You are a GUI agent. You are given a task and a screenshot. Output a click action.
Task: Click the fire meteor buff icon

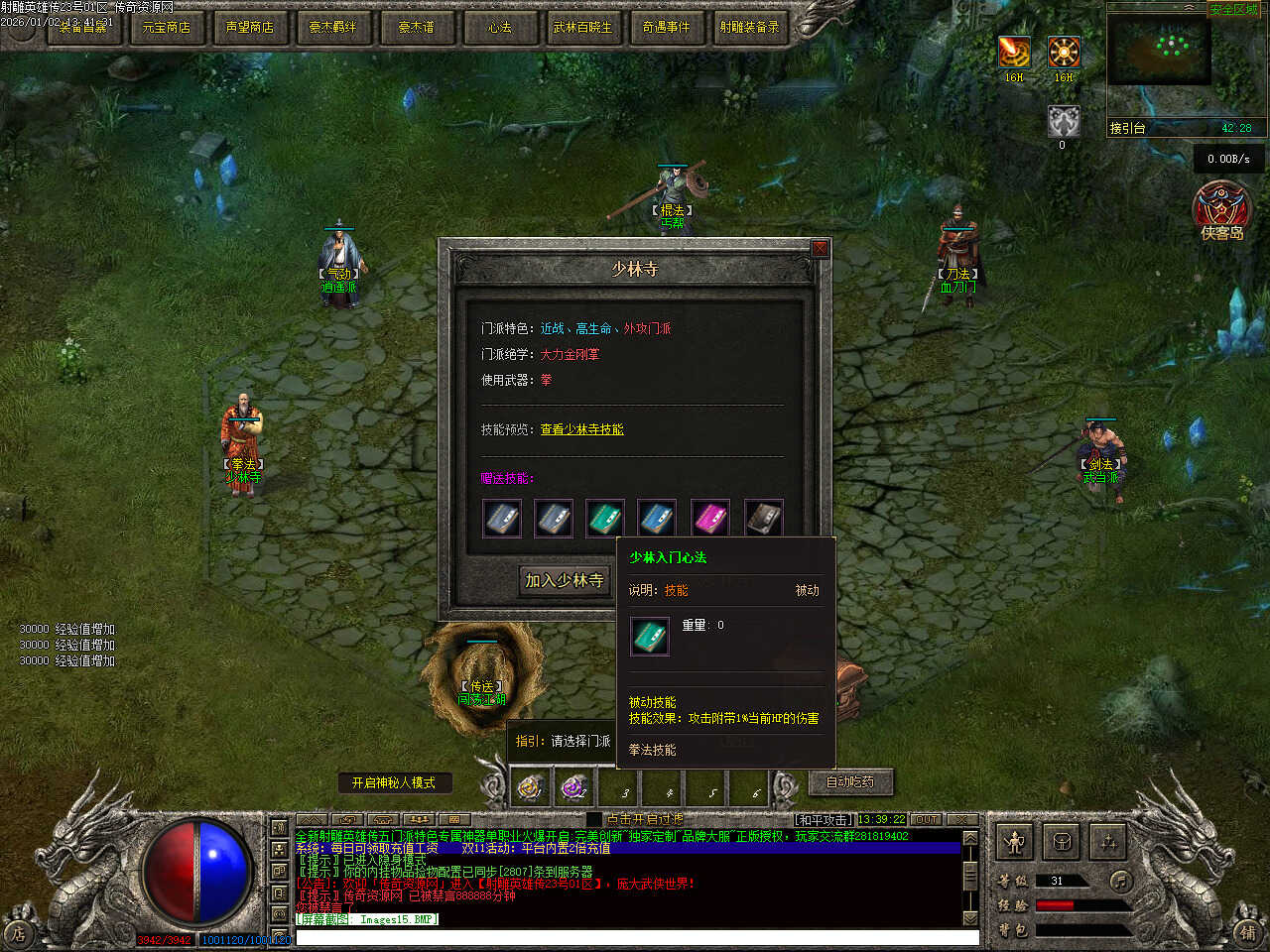[1014, 52]
